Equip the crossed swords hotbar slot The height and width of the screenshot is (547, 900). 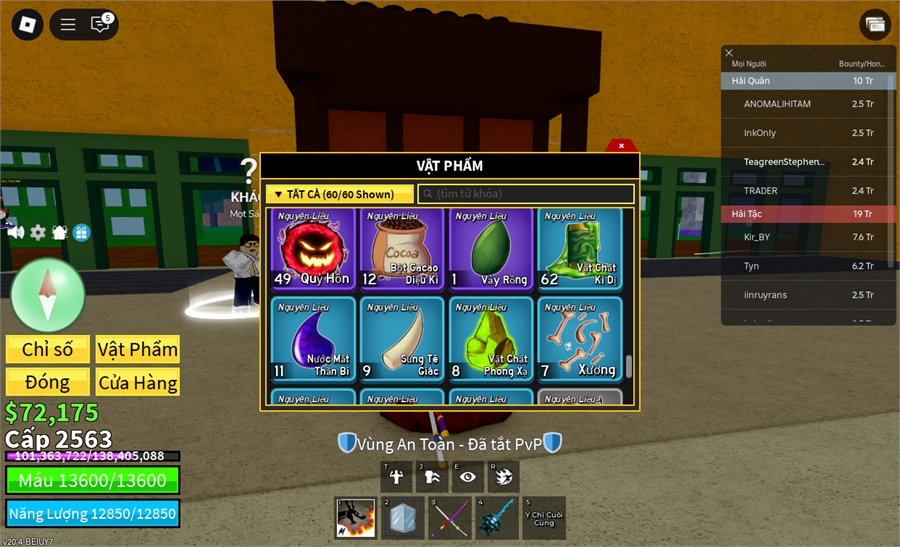pyautogui.click(x=449, y=518)
